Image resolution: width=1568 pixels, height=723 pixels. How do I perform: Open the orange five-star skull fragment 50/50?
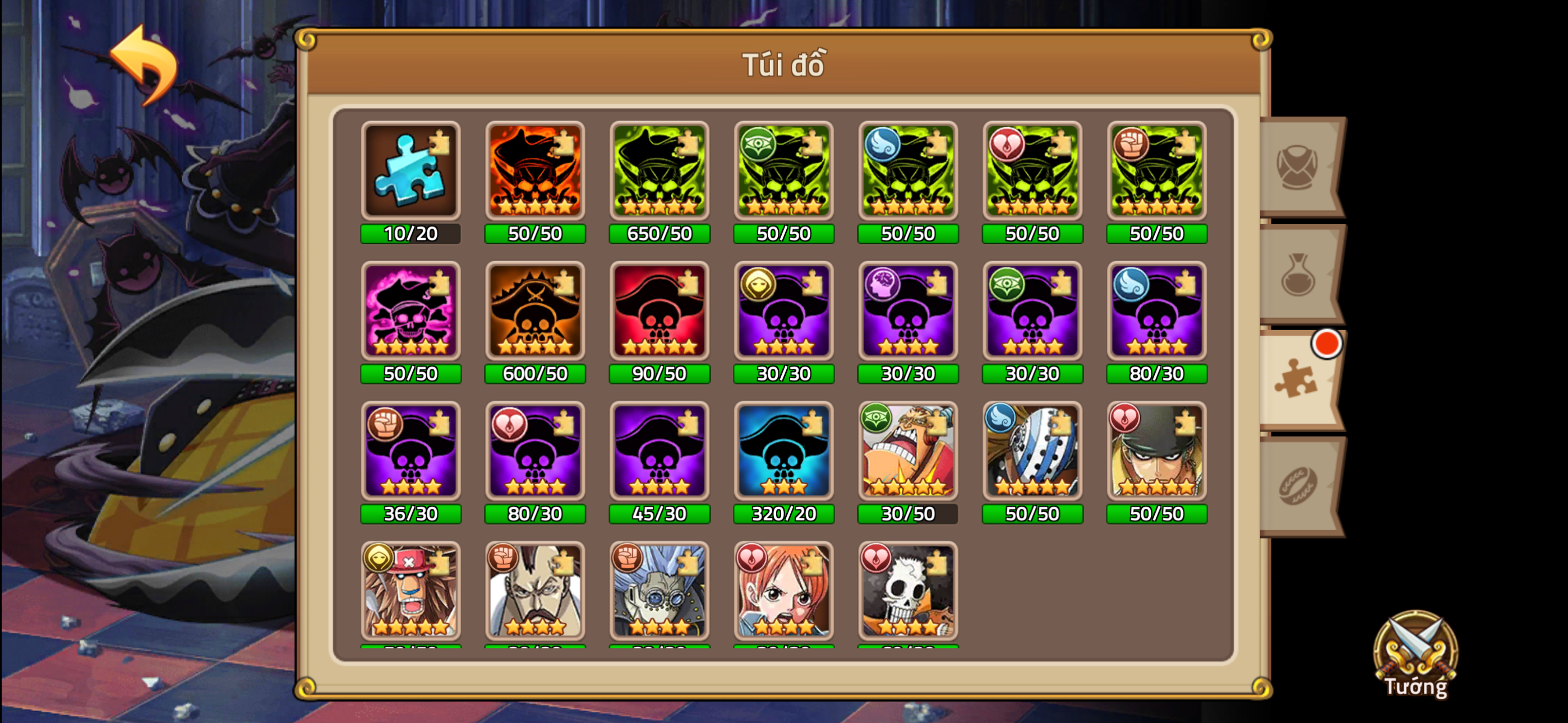point(535,172)
